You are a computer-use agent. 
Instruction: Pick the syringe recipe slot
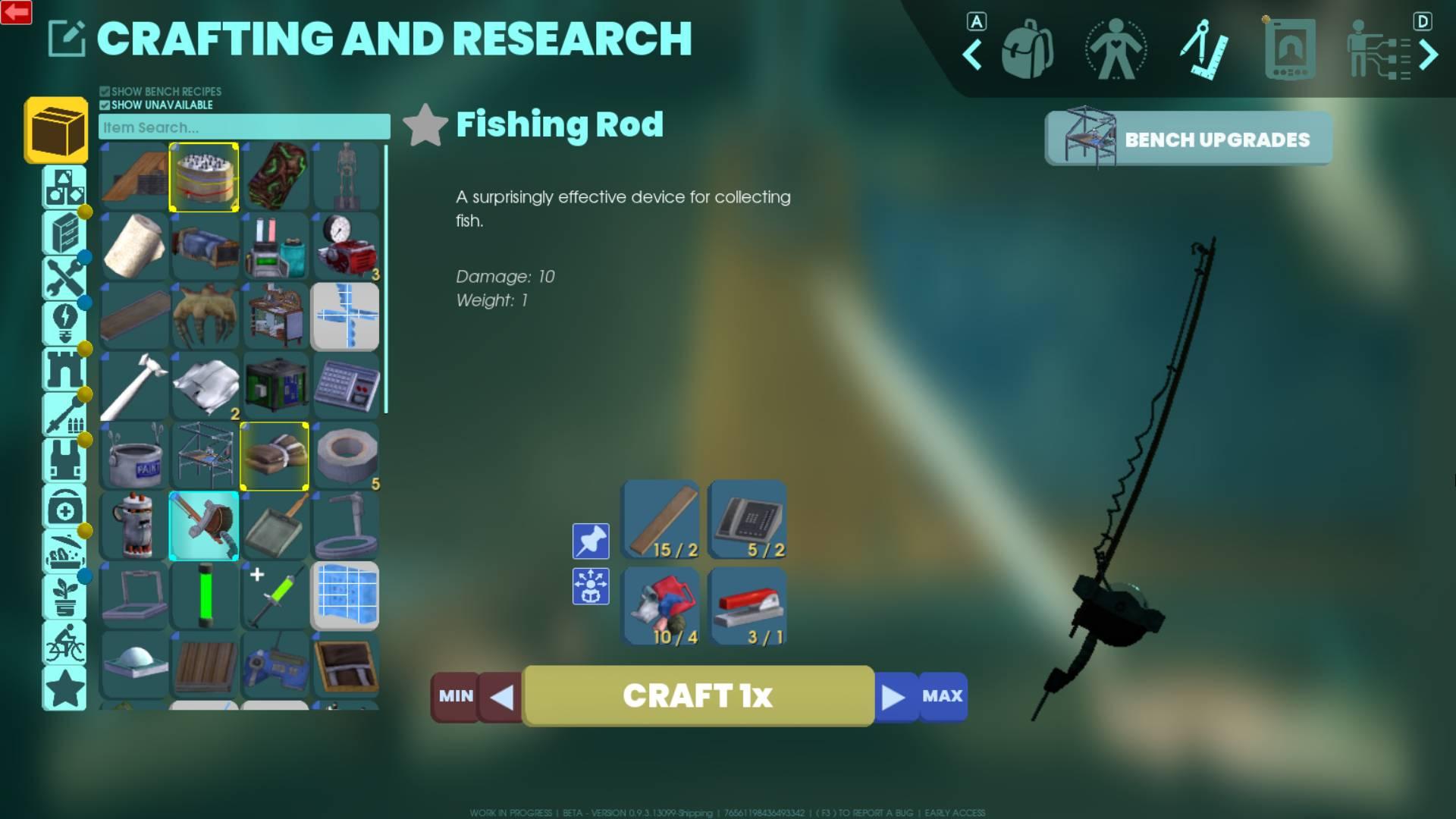275,595
